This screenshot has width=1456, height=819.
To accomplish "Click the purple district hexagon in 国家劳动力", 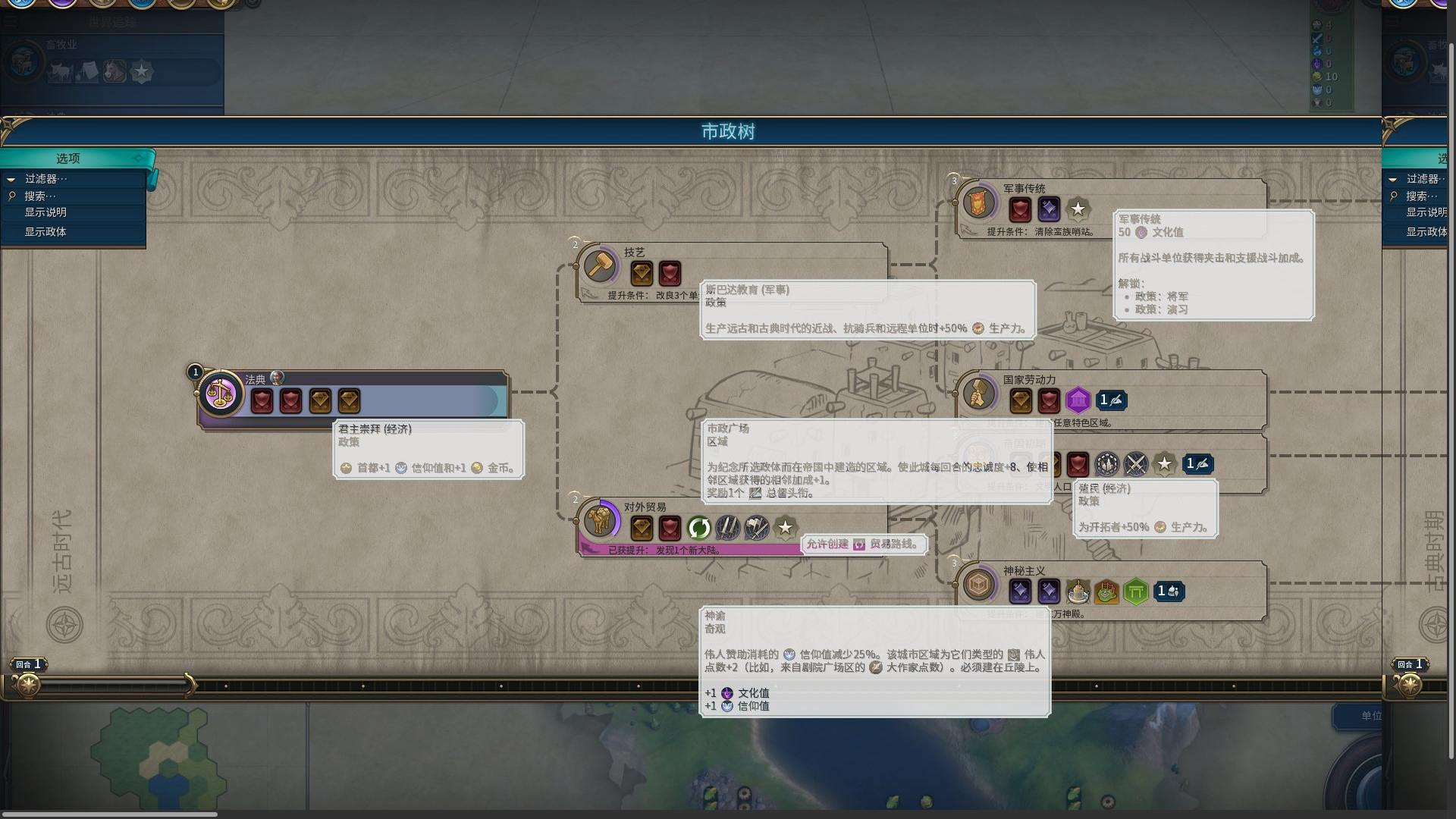I will click(x=1078, y=400).
